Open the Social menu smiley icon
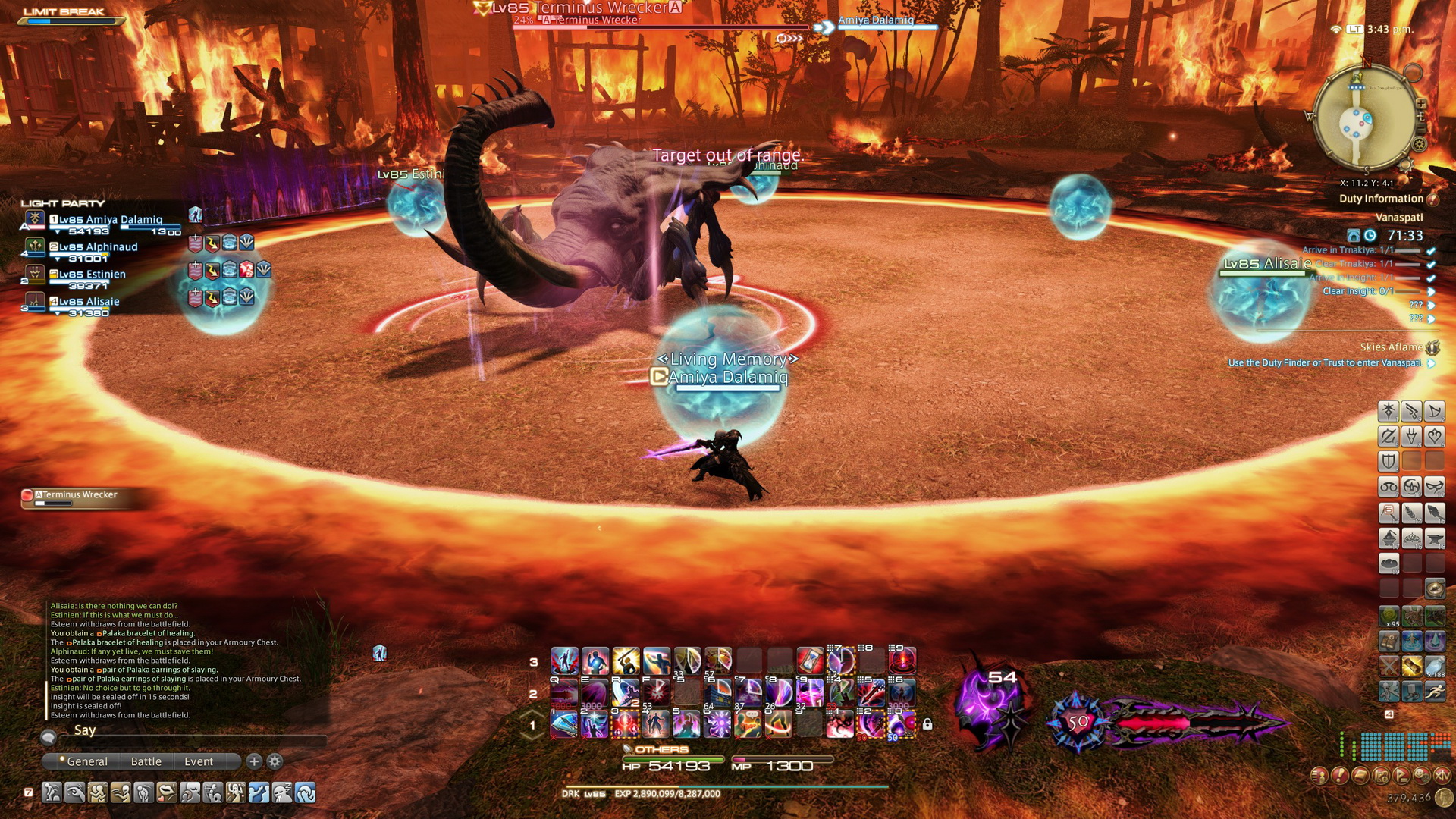Image resolution: width=1456 pixels, height=819 pixels. coord(1422,775)
